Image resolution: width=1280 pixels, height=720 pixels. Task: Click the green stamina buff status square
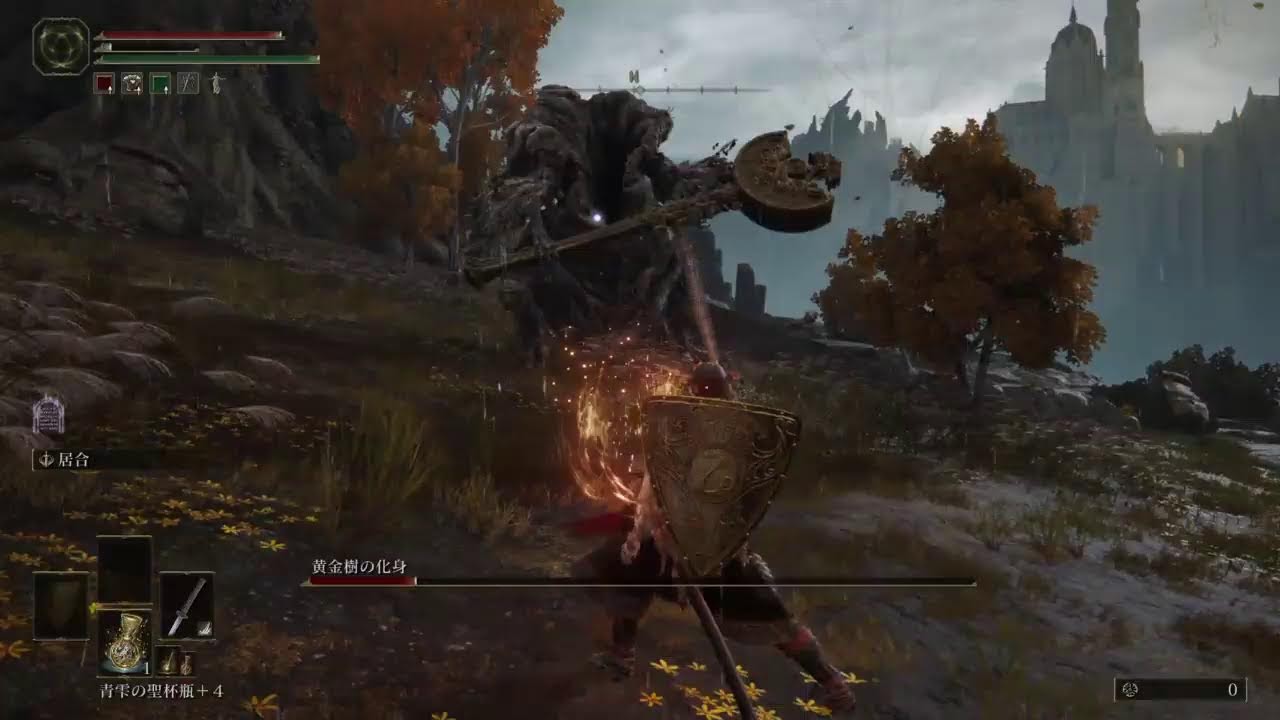pyautogui.click(x=160, y=82)
